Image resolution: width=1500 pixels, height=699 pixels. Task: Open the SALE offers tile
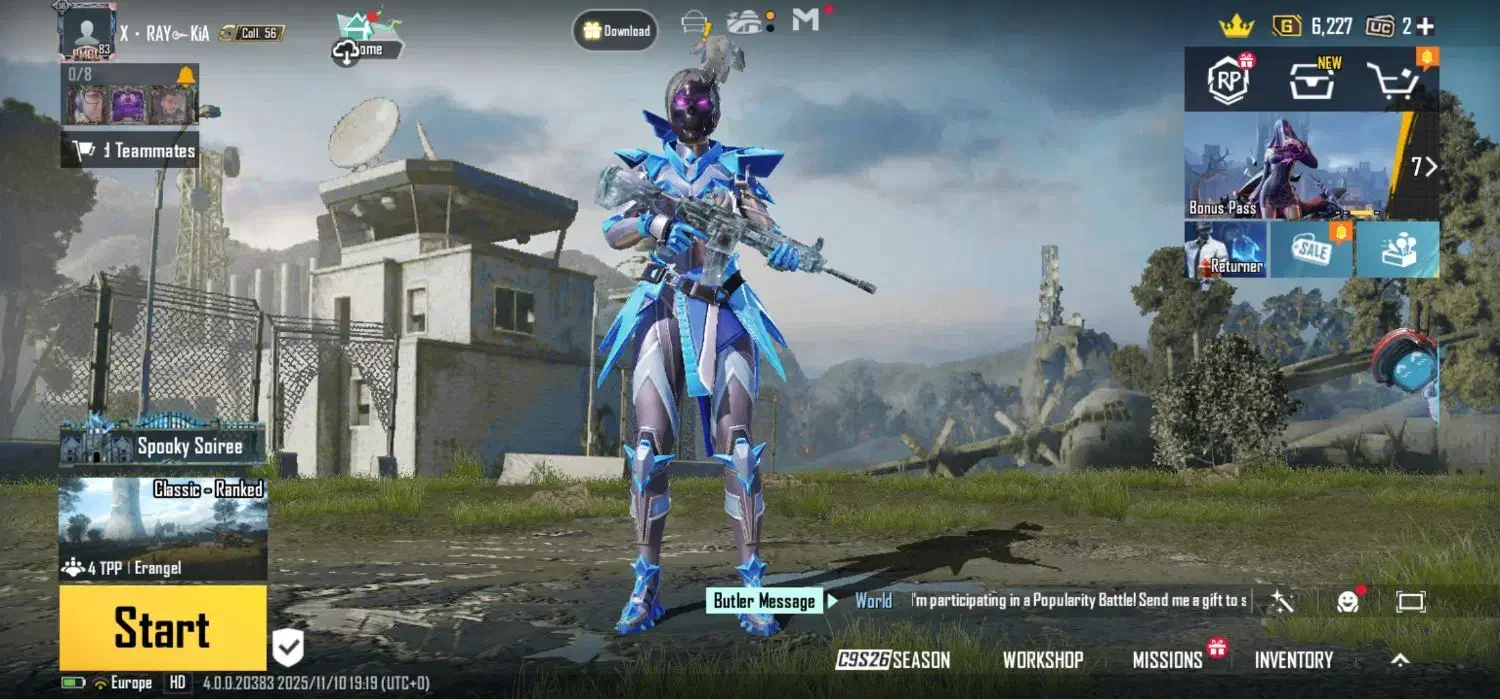(x=1311, y=250)
